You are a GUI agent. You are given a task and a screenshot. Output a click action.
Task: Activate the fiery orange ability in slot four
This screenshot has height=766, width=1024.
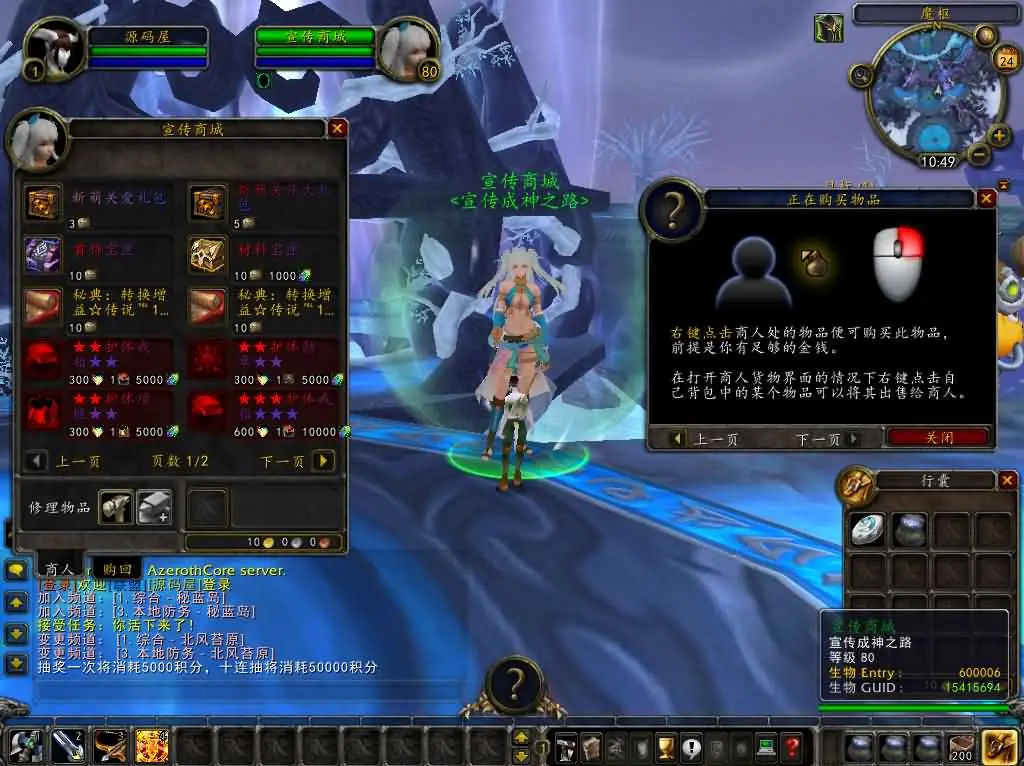(x=151, y=746)
